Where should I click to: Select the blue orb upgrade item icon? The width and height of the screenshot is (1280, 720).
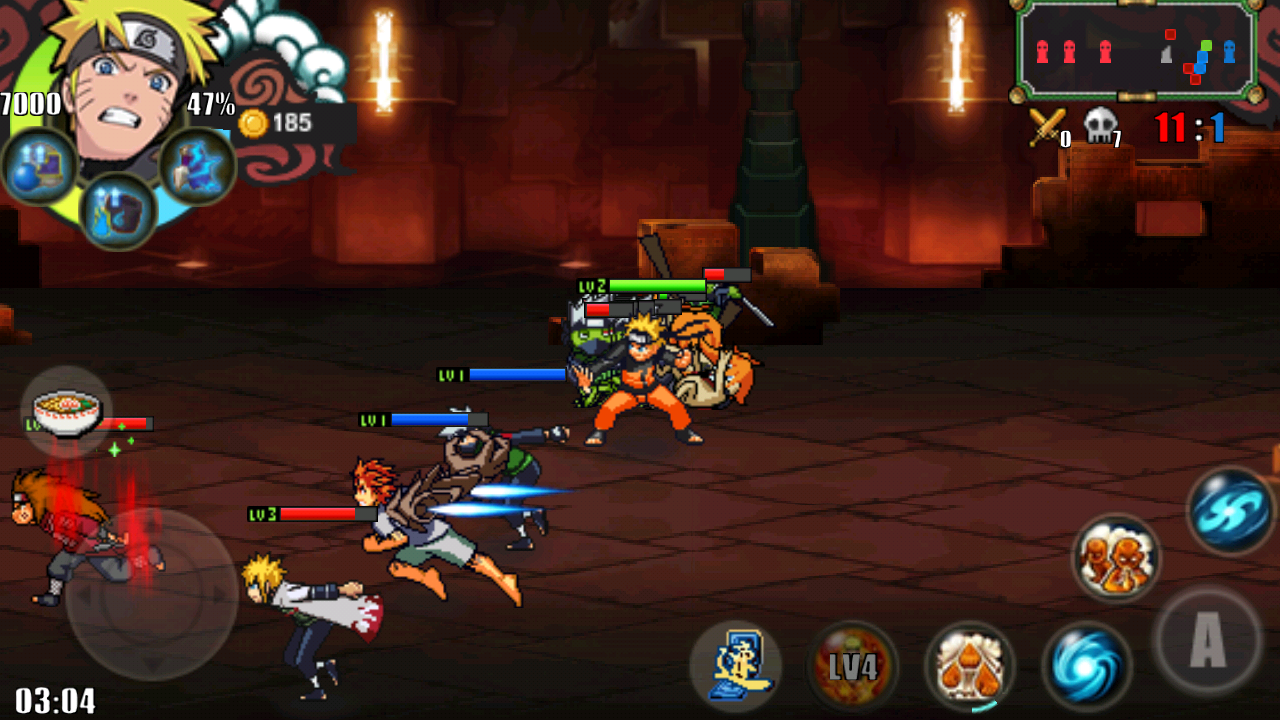point(40,167)
